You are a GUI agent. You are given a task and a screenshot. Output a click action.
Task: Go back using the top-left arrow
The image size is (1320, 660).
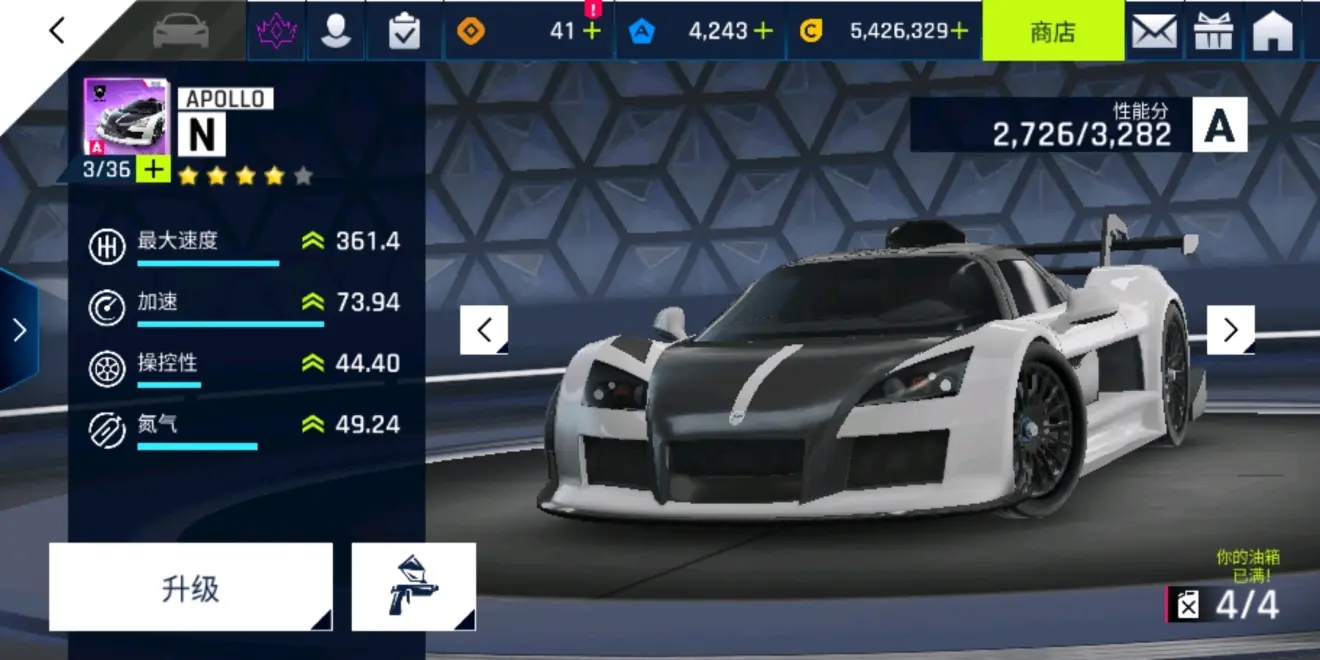(57, 31)
